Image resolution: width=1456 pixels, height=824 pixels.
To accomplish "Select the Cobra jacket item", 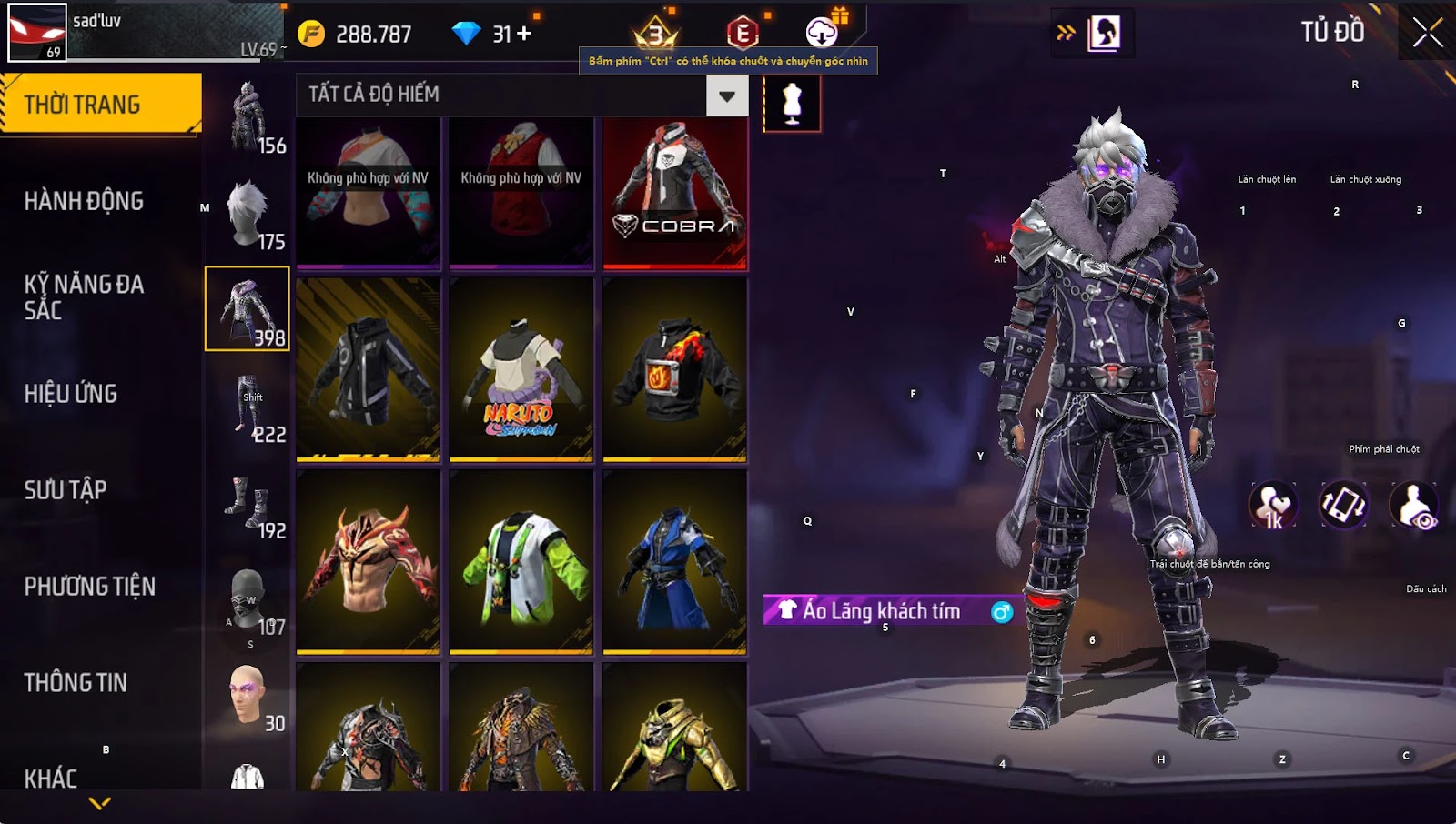I will pos(674,193).
